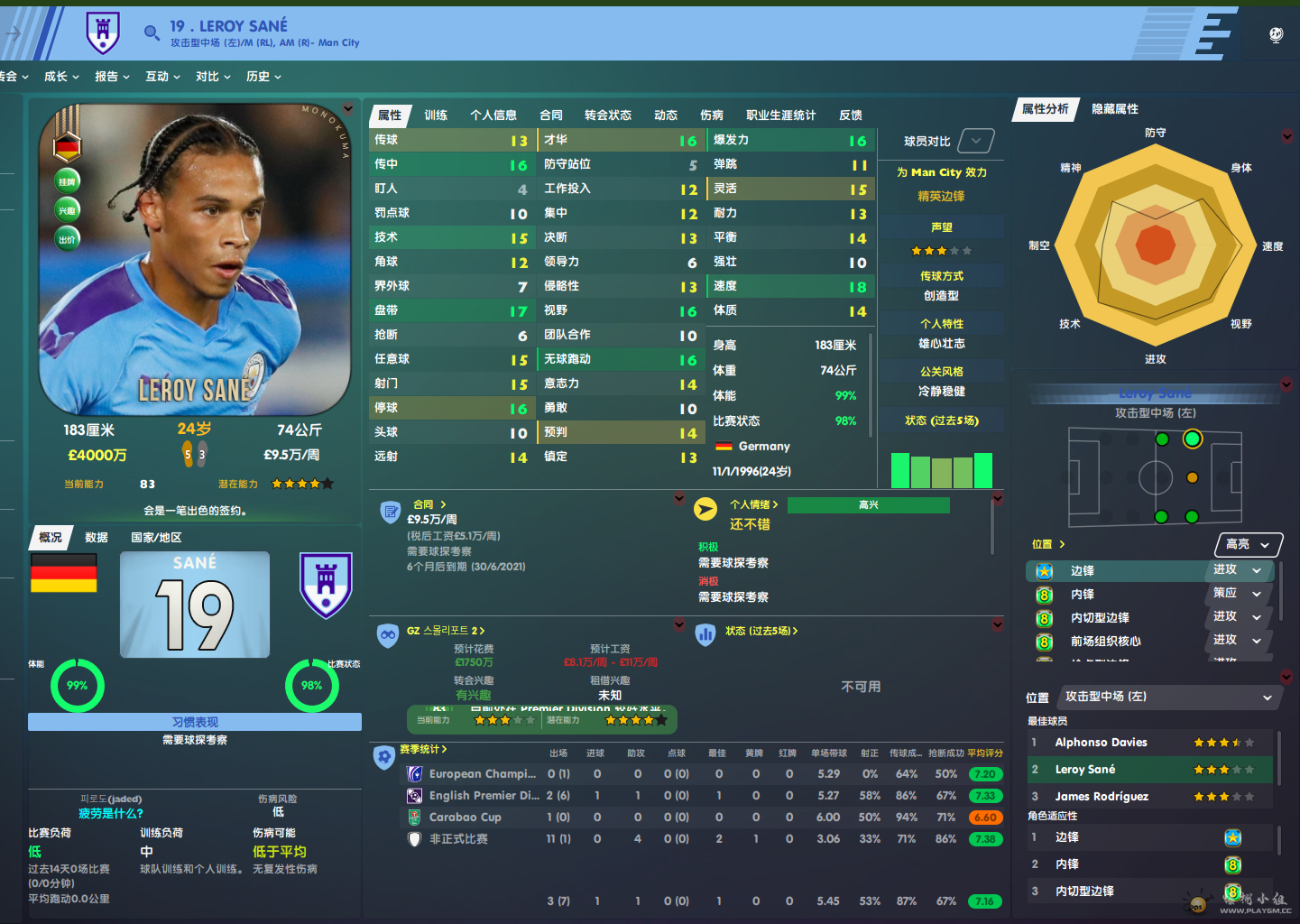Open the 报告 menu
Image resolution: width=1300 pixels, height=924 pixels.
(x=112, y=77)
